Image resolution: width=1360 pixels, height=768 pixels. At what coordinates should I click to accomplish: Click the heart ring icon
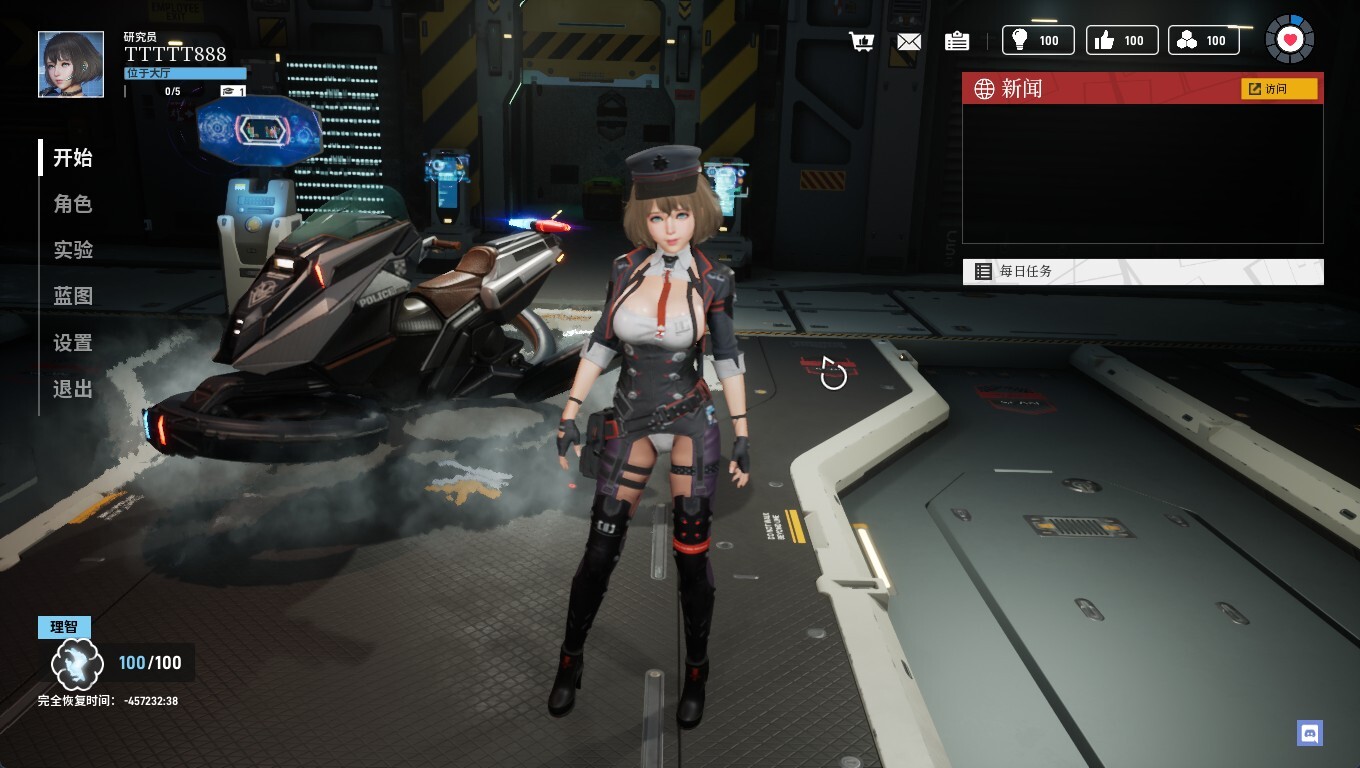click(1290, 40)
